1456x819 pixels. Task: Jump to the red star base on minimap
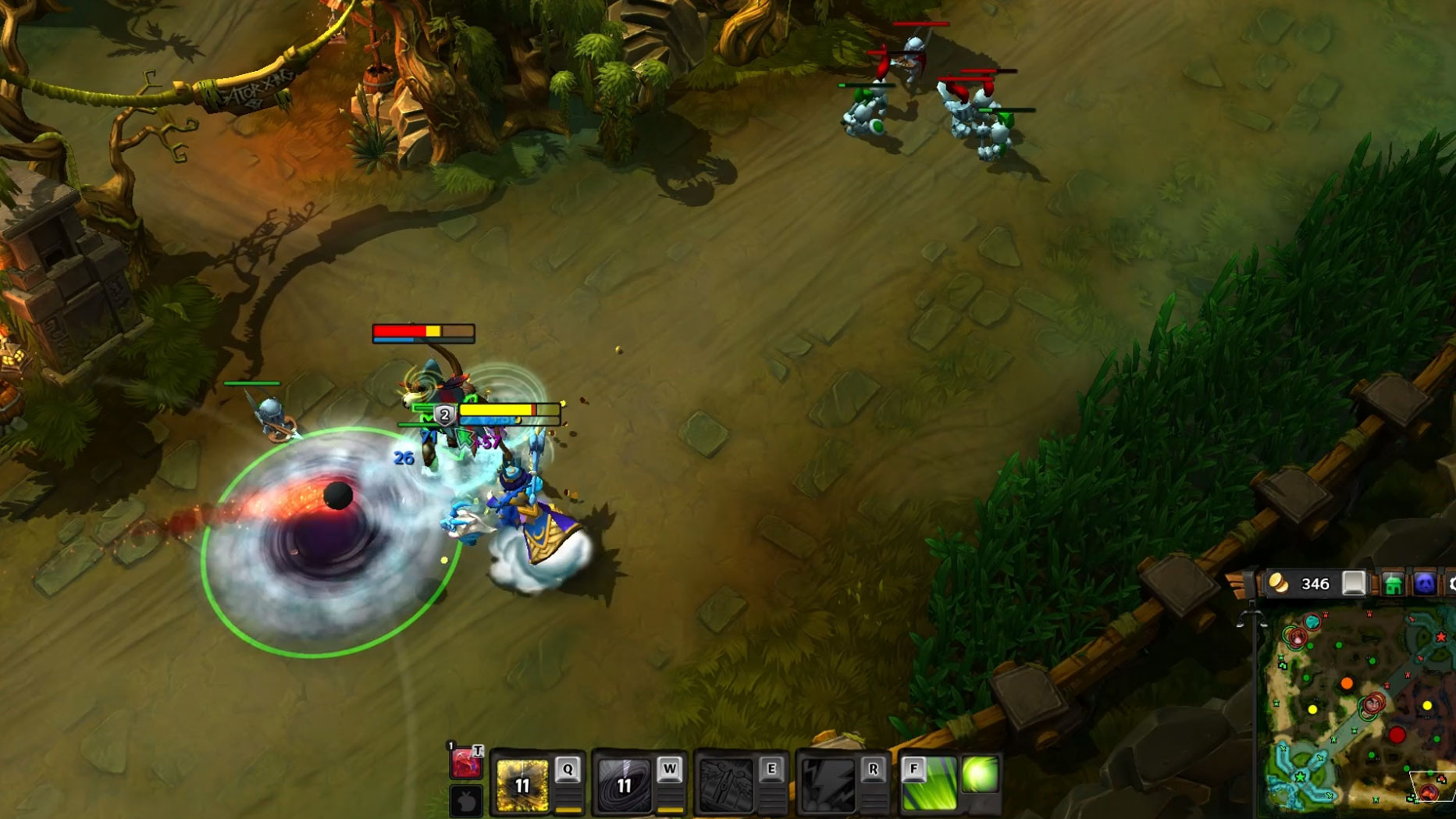(x=1440, y=638)
